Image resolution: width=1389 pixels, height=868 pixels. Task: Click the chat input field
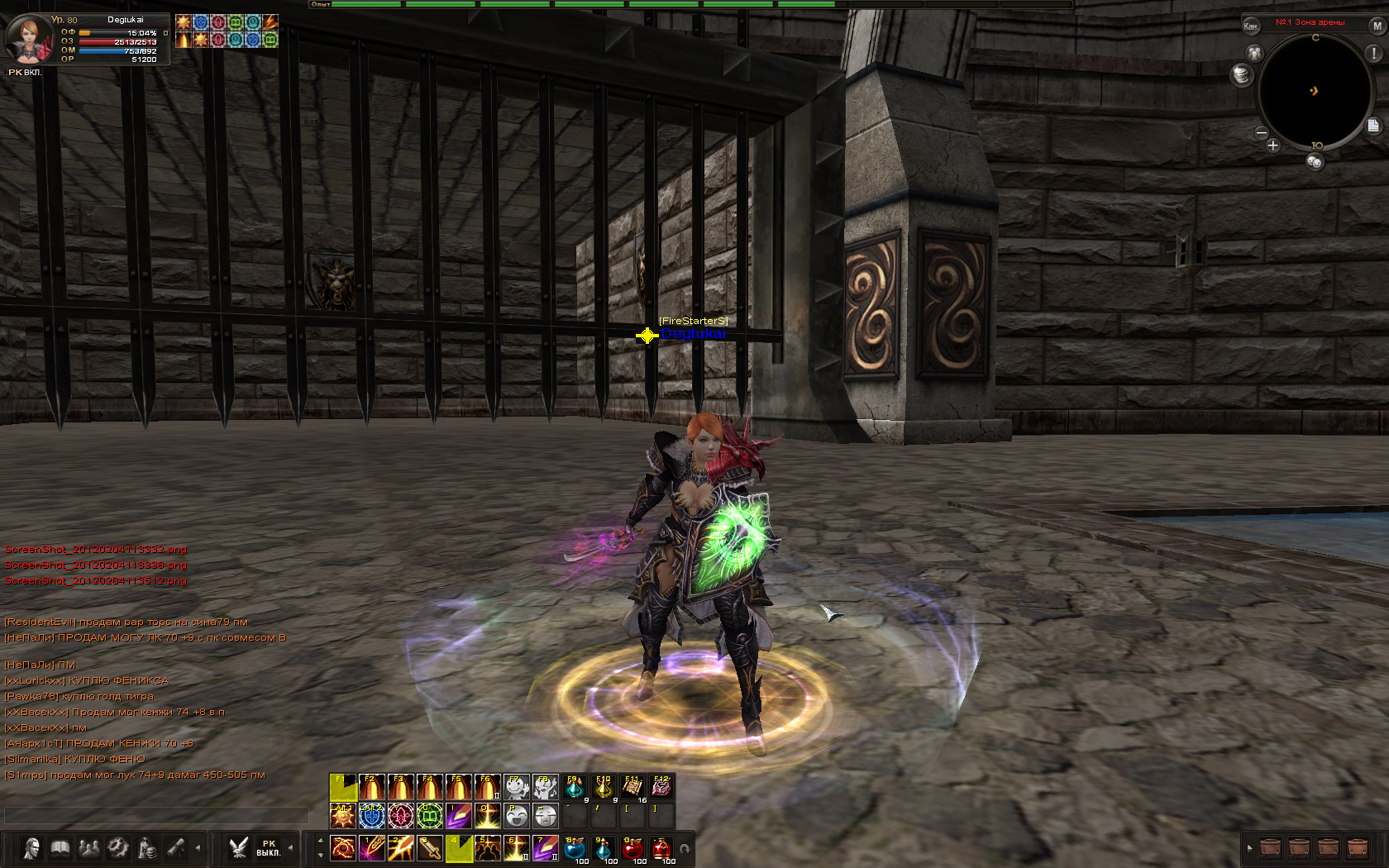click(x=155, y=816)
